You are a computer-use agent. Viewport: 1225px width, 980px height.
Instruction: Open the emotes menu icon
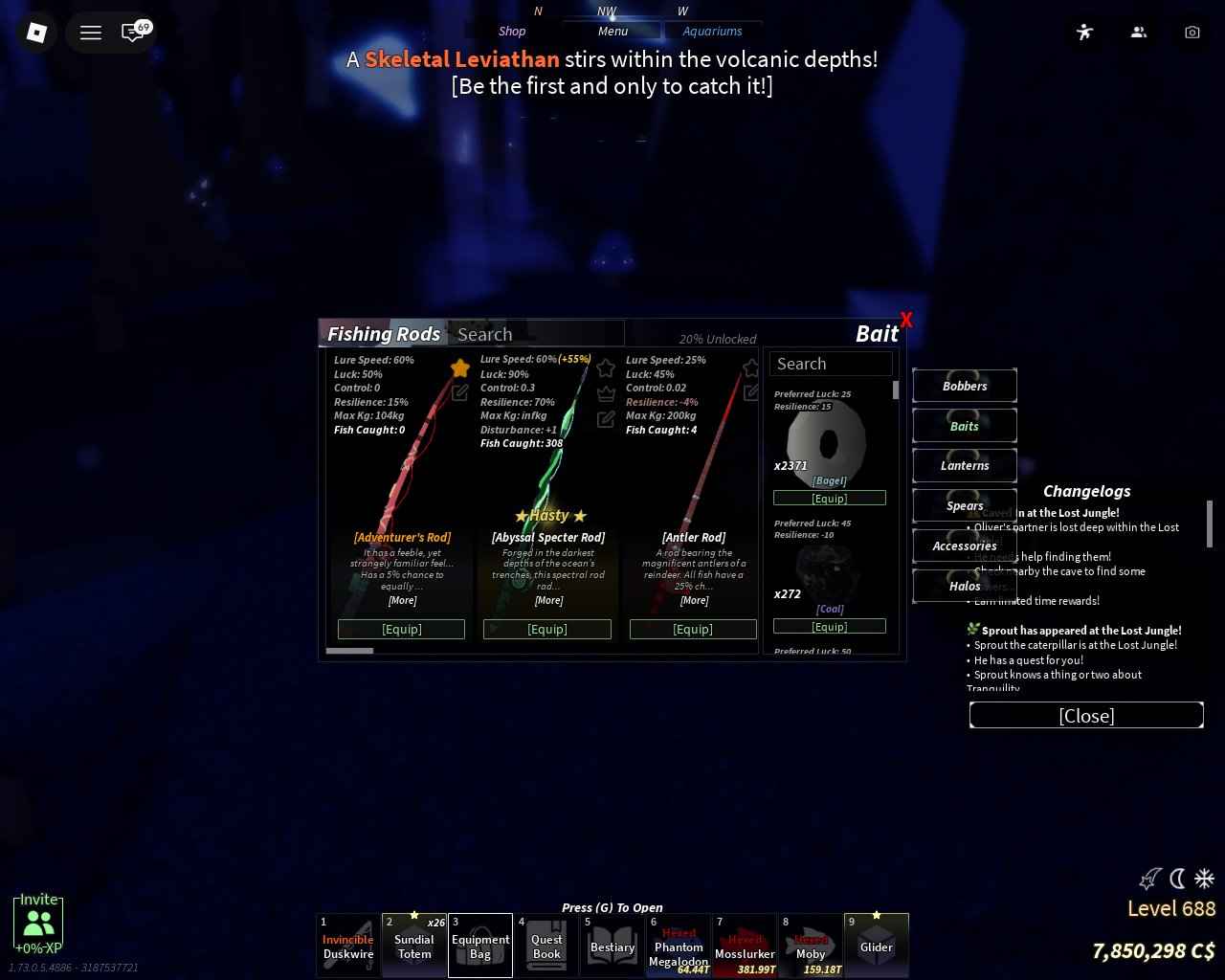click(1084, 32)
